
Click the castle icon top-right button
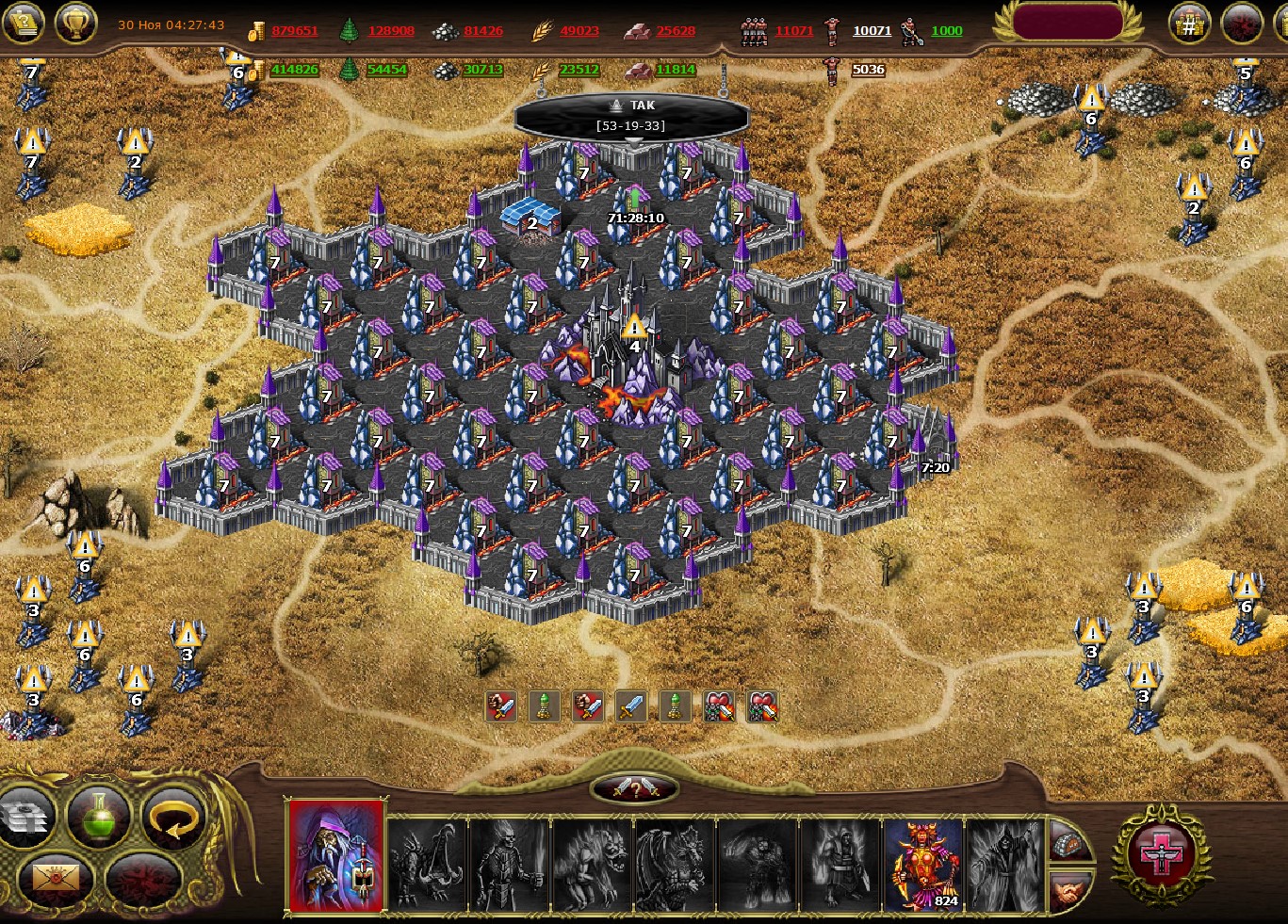pyautogui.click(x=1189, y=24)
